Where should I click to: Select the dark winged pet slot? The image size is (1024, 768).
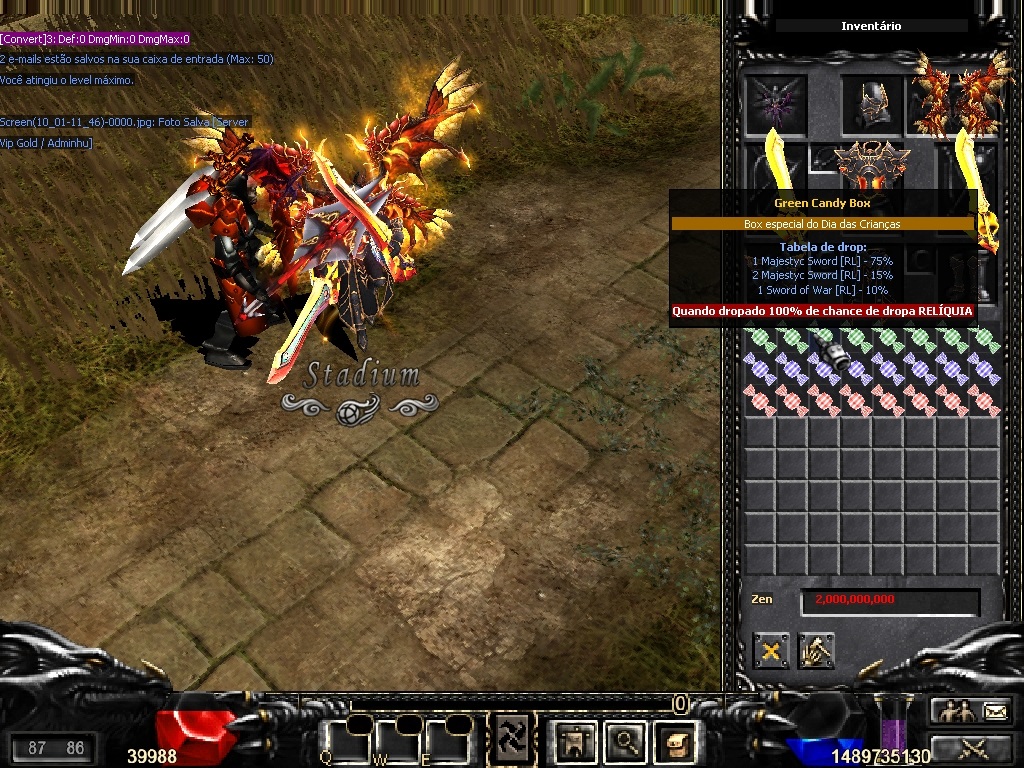(776, 103)
